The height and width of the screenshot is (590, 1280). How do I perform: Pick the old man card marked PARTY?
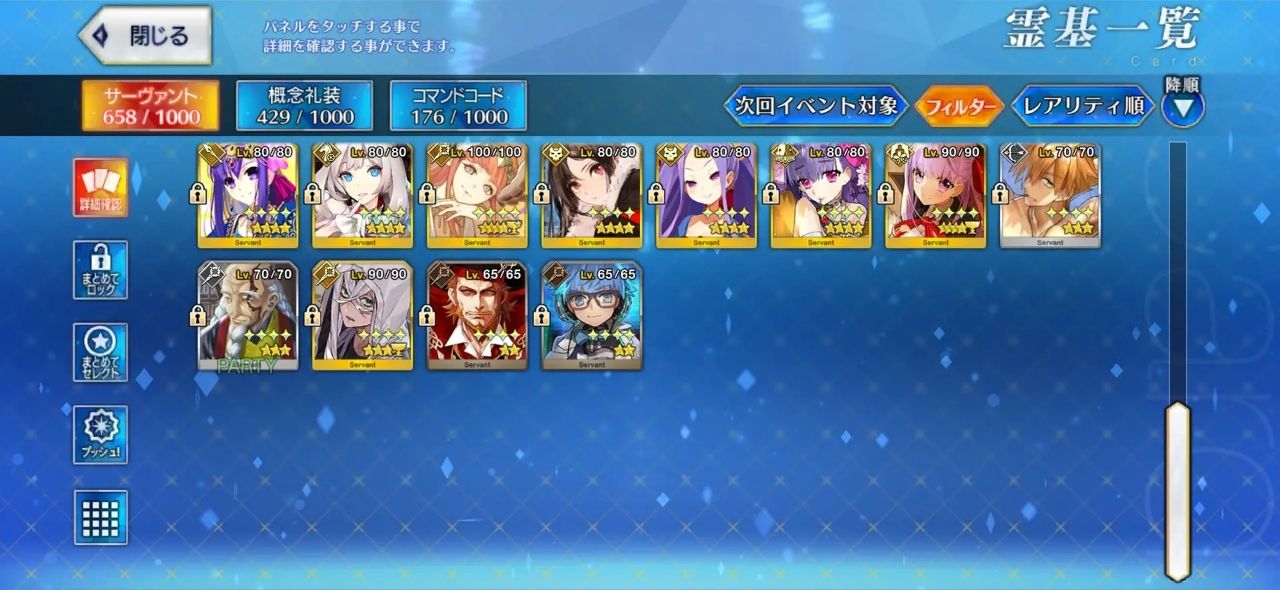[248, 316]
